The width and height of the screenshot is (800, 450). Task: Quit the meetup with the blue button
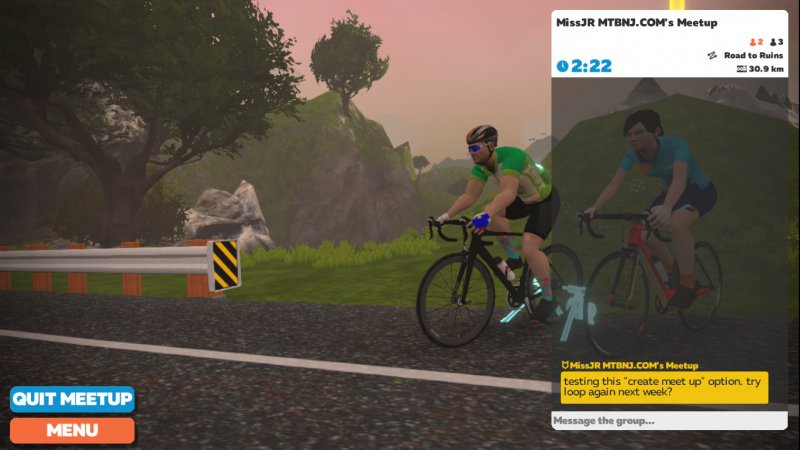coord(72,399)
